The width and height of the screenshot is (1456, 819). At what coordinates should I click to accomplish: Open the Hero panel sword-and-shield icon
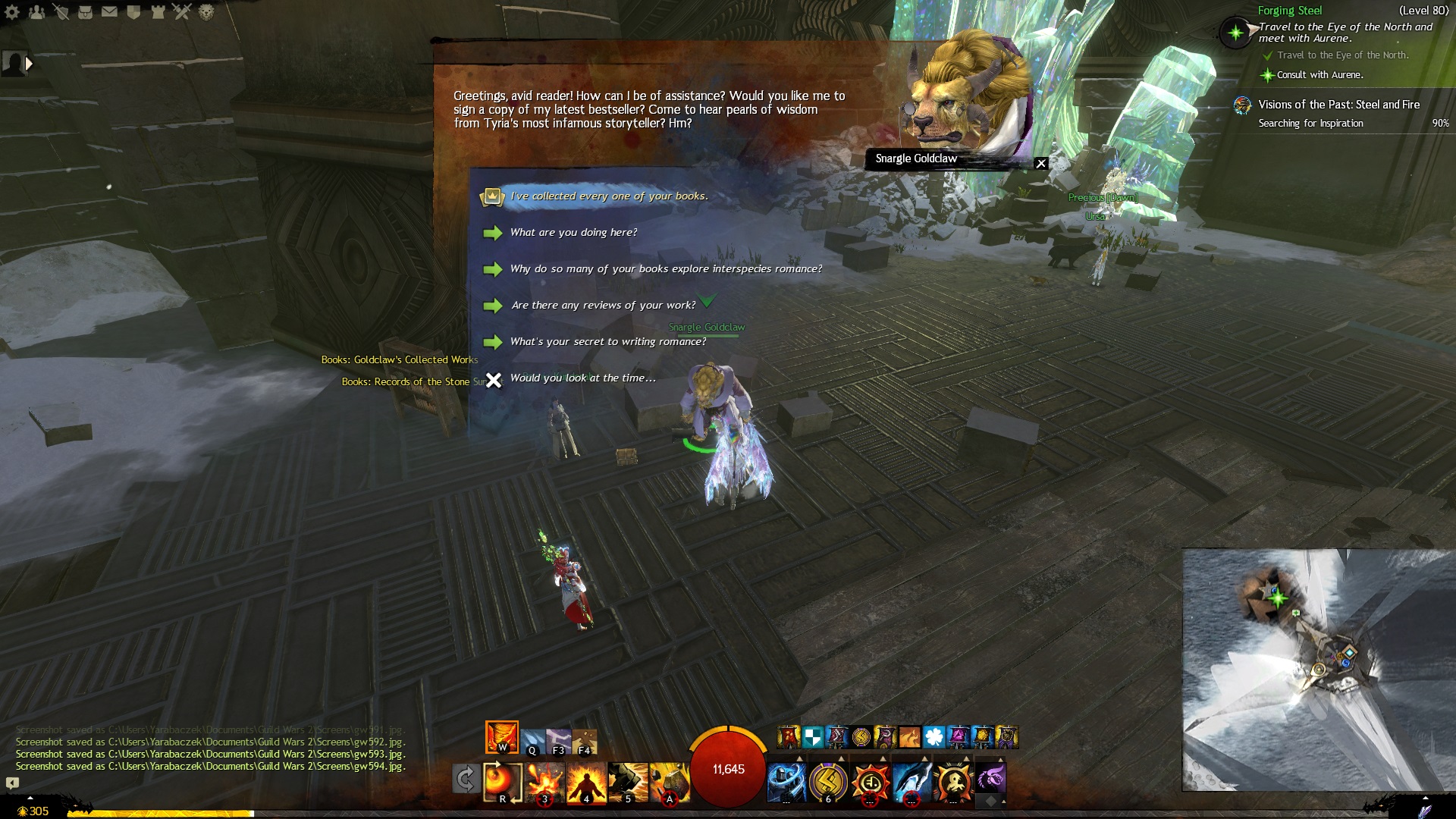(61, 12)
